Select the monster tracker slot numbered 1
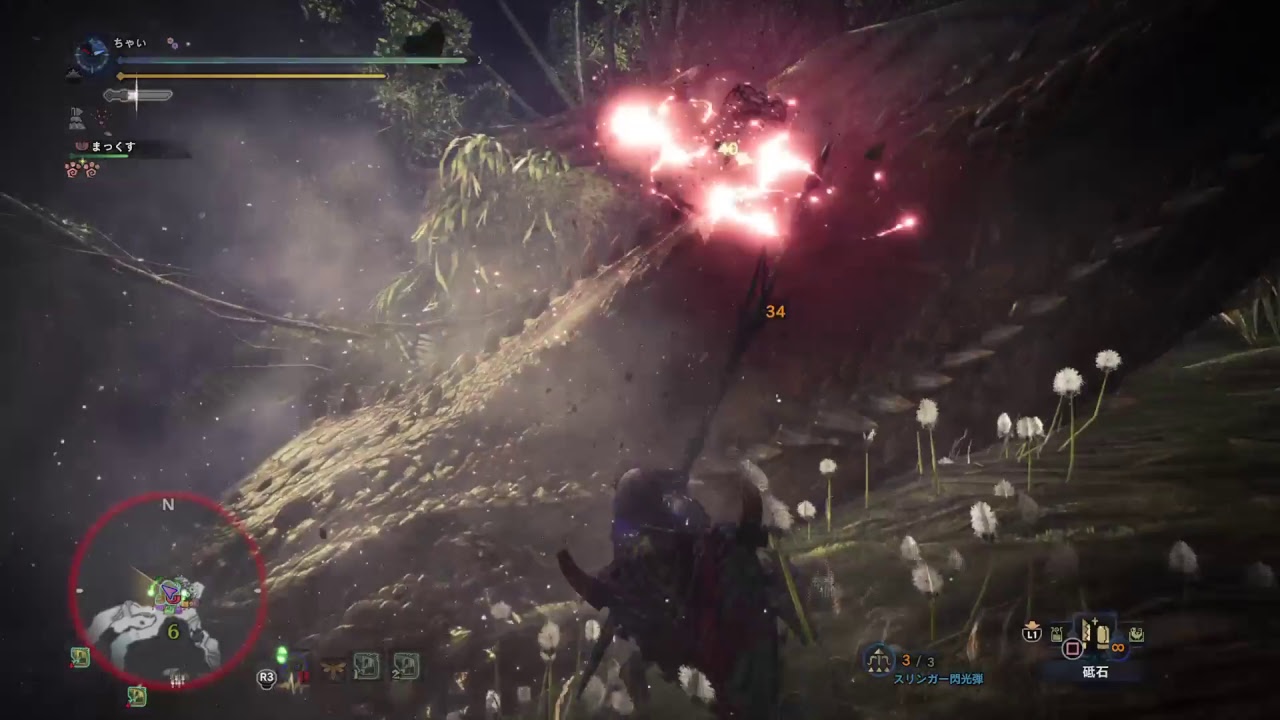Viewport: 1280px width, 720px height. tap(366, 665)
